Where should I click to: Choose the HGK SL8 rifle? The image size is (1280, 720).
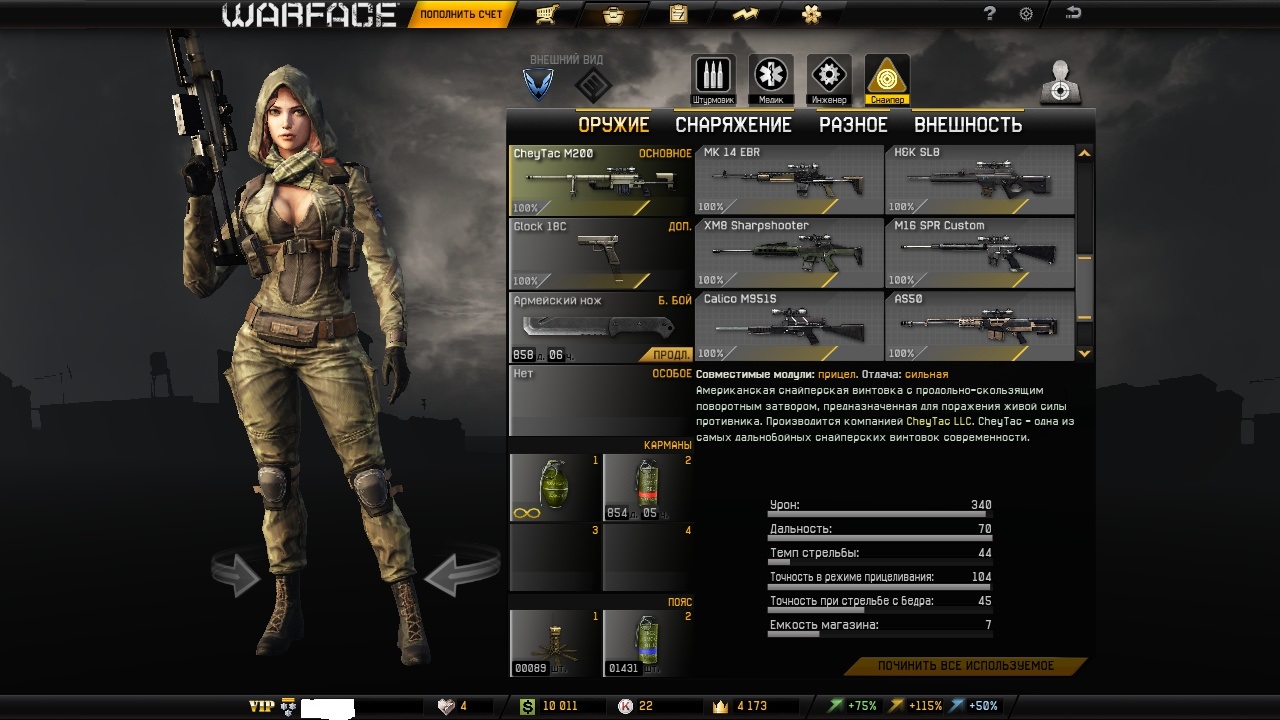(x=979, y=180)
